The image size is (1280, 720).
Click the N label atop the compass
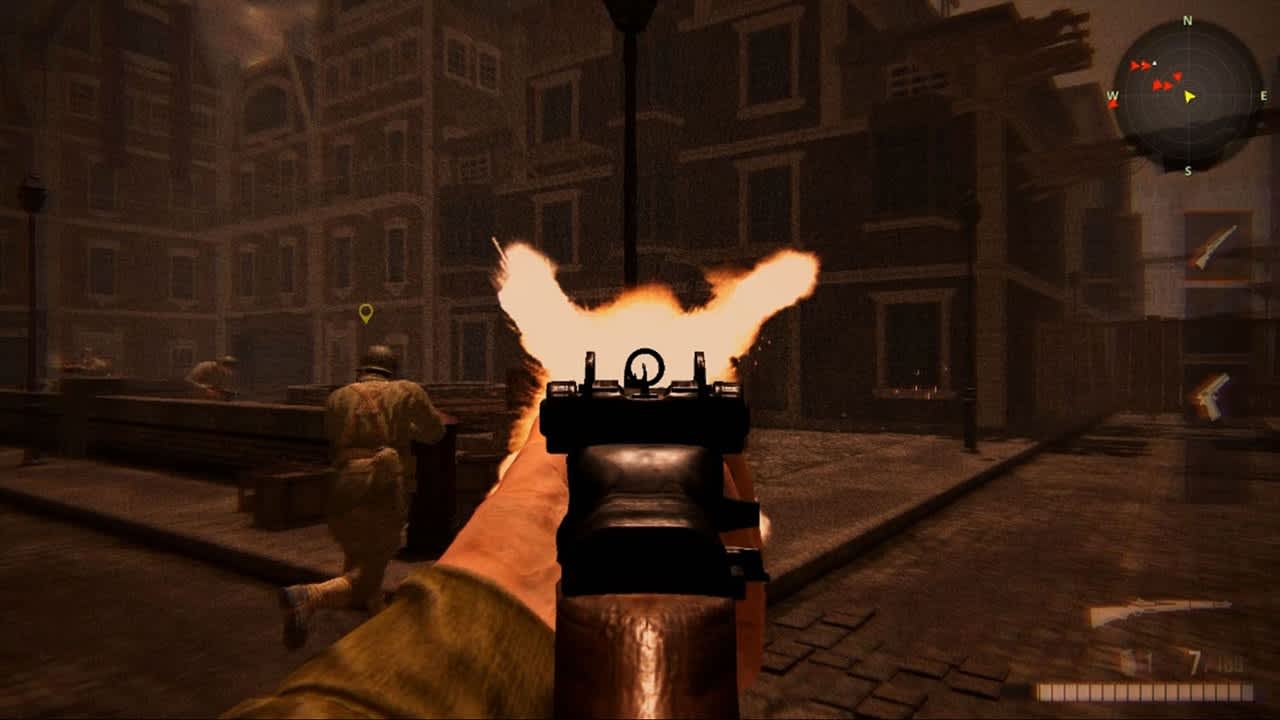[1187, 19]
